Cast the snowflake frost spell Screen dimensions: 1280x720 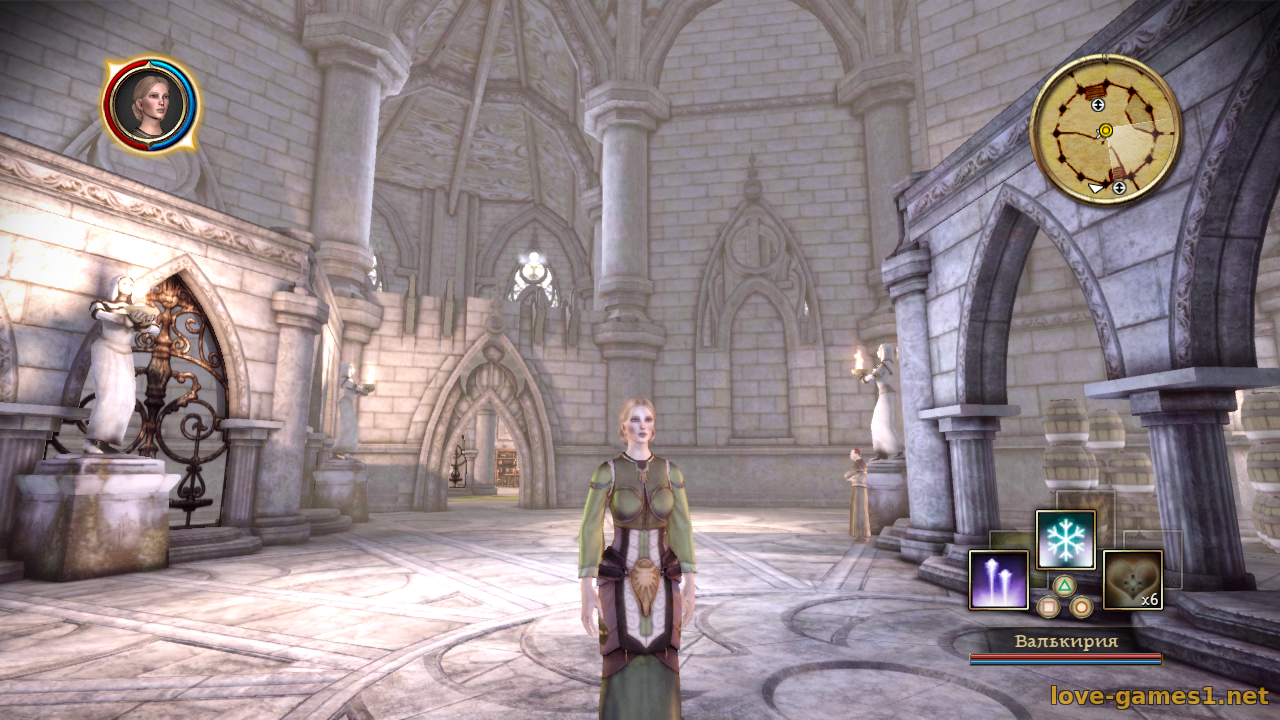click(1065, 539)
